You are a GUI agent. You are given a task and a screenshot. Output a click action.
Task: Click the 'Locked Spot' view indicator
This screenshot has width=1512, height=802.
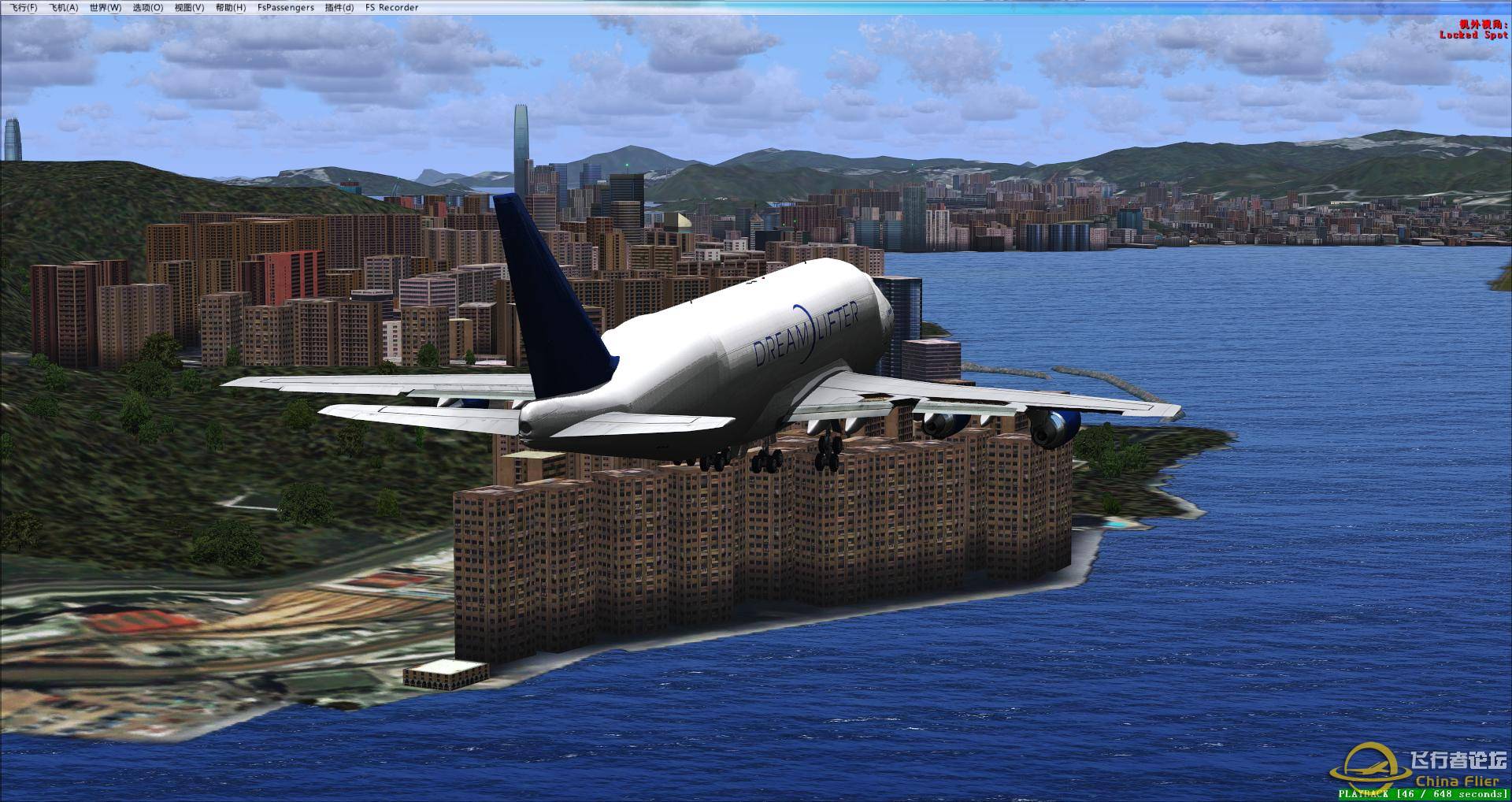1474,35
